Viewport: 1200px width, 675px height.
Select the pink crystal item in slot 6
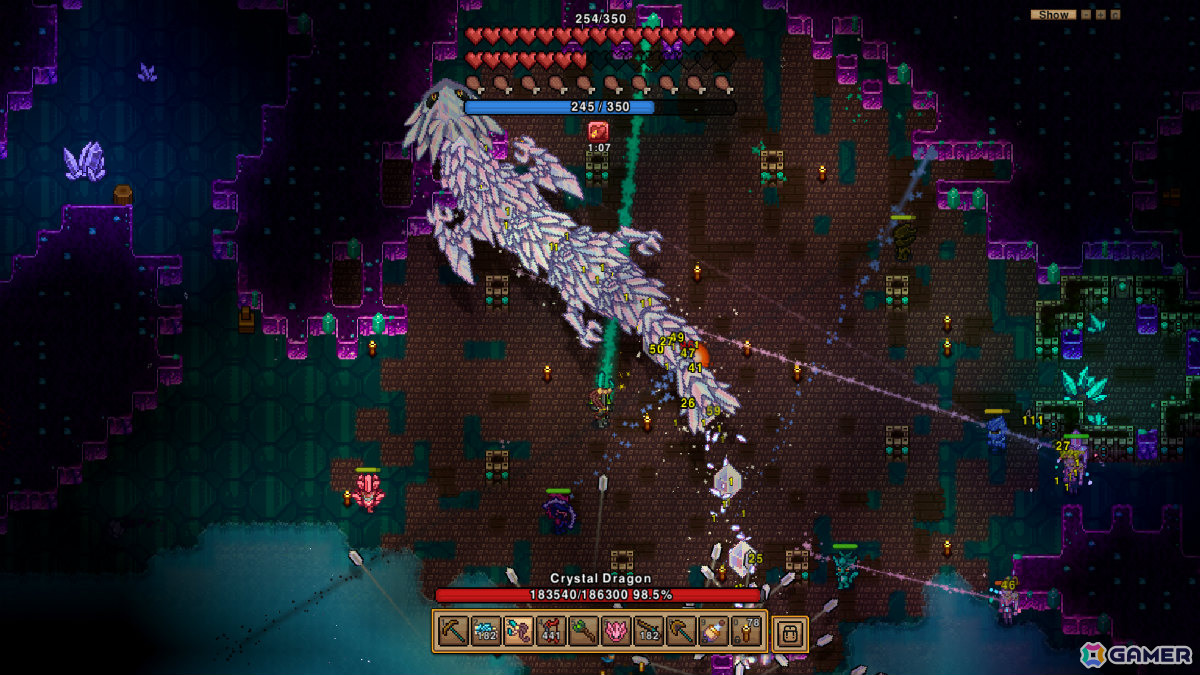(x=616, y=631)
